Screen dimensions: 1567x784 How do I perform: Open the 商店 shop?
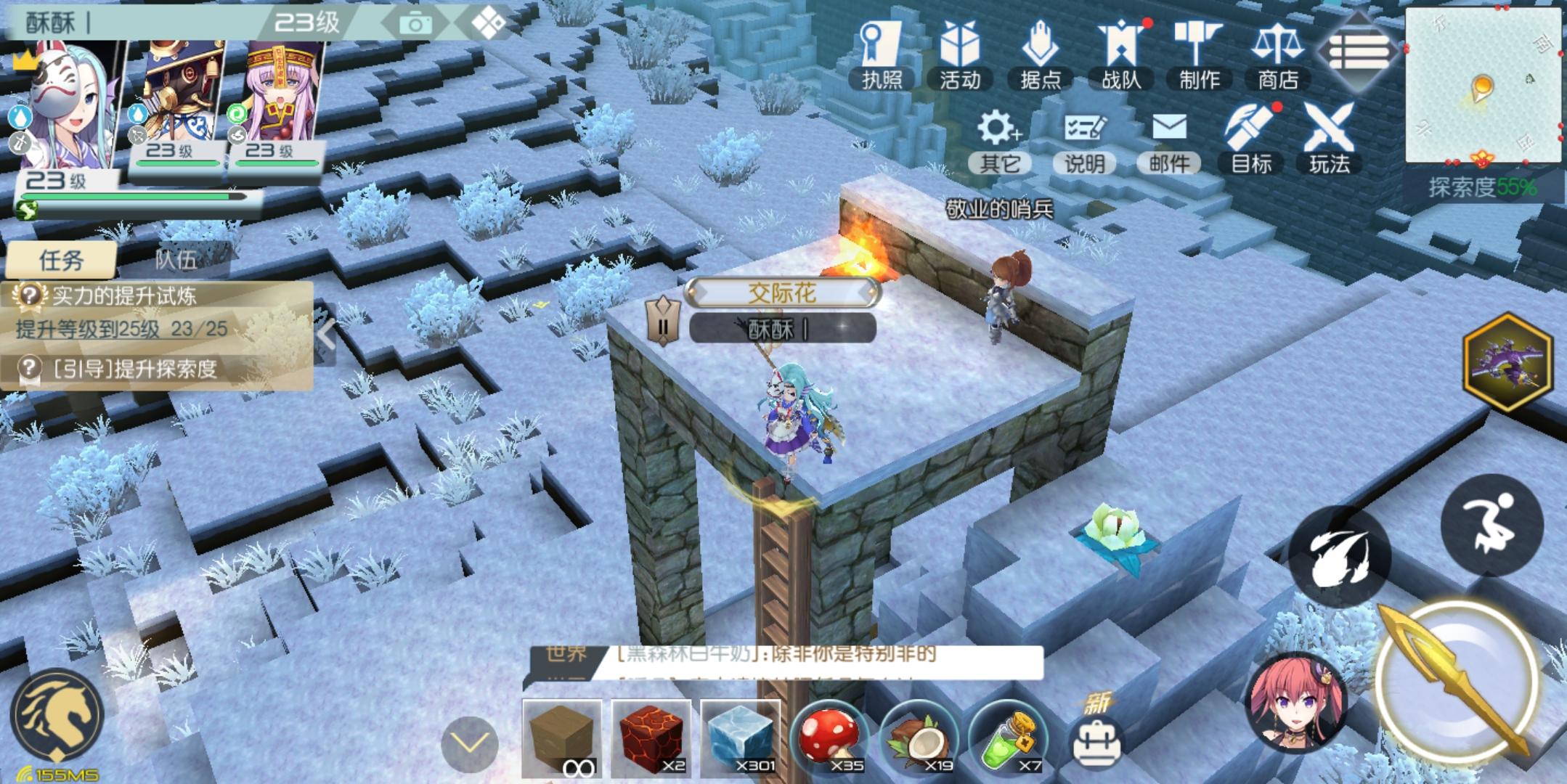pyautogui.click(x=1278, y=56)
